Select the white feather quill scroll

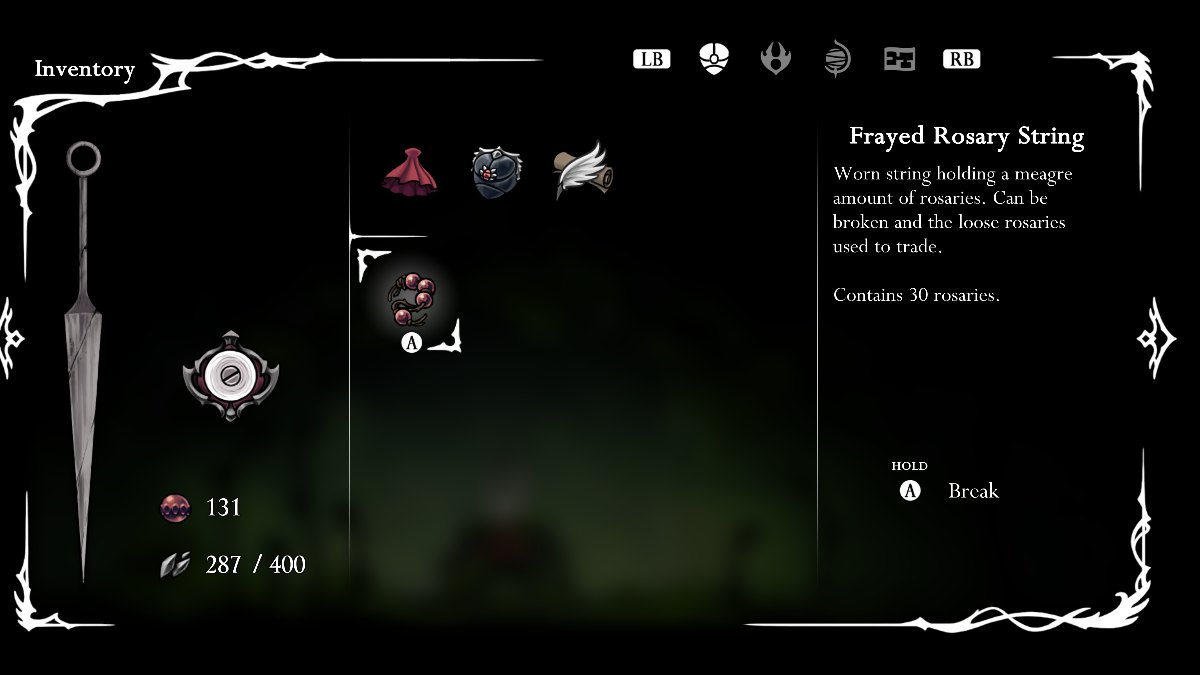coord(583,172)
